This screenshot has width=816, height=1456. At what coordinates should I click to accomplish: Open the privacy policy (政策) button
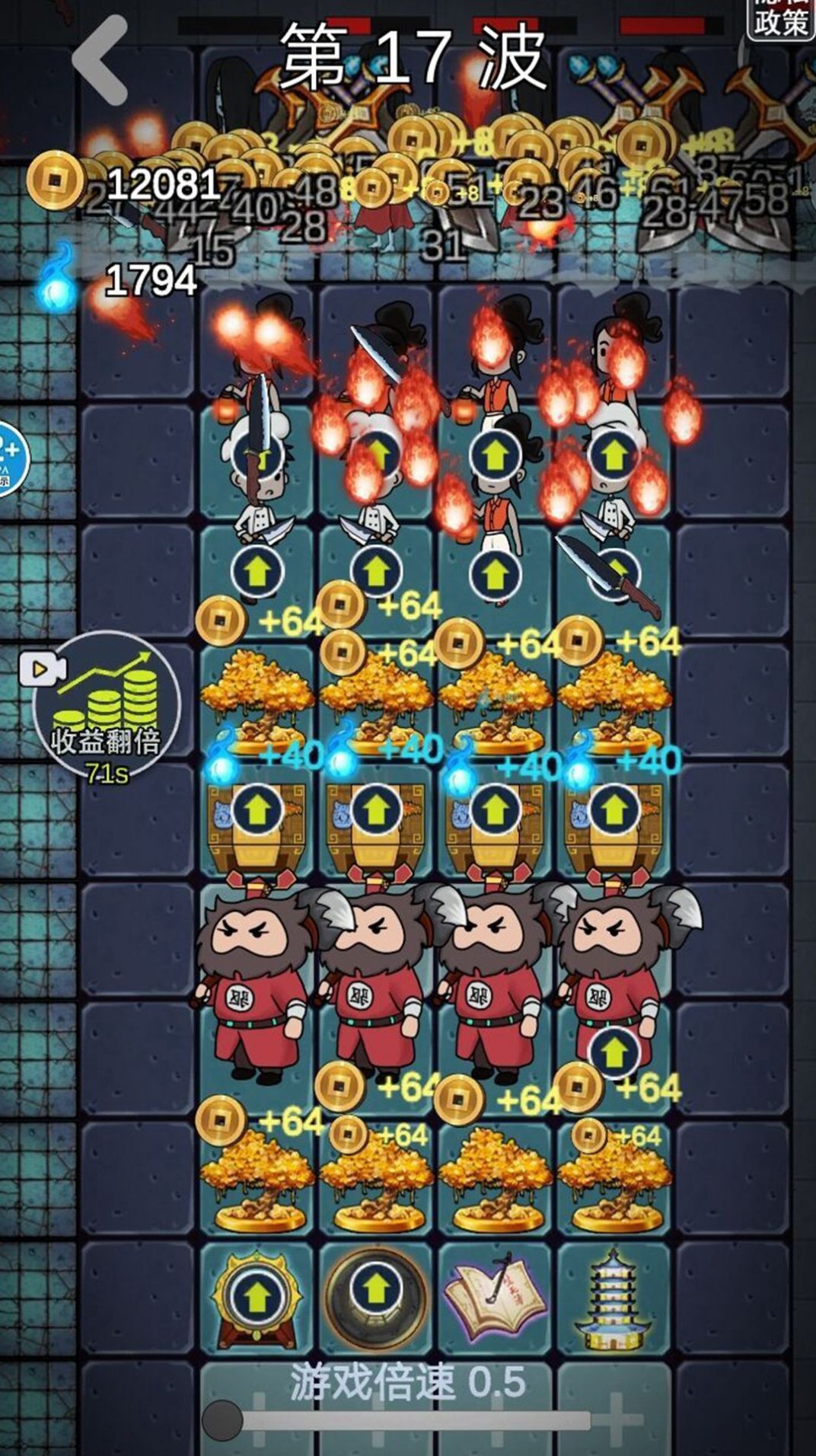pos(779,18)
